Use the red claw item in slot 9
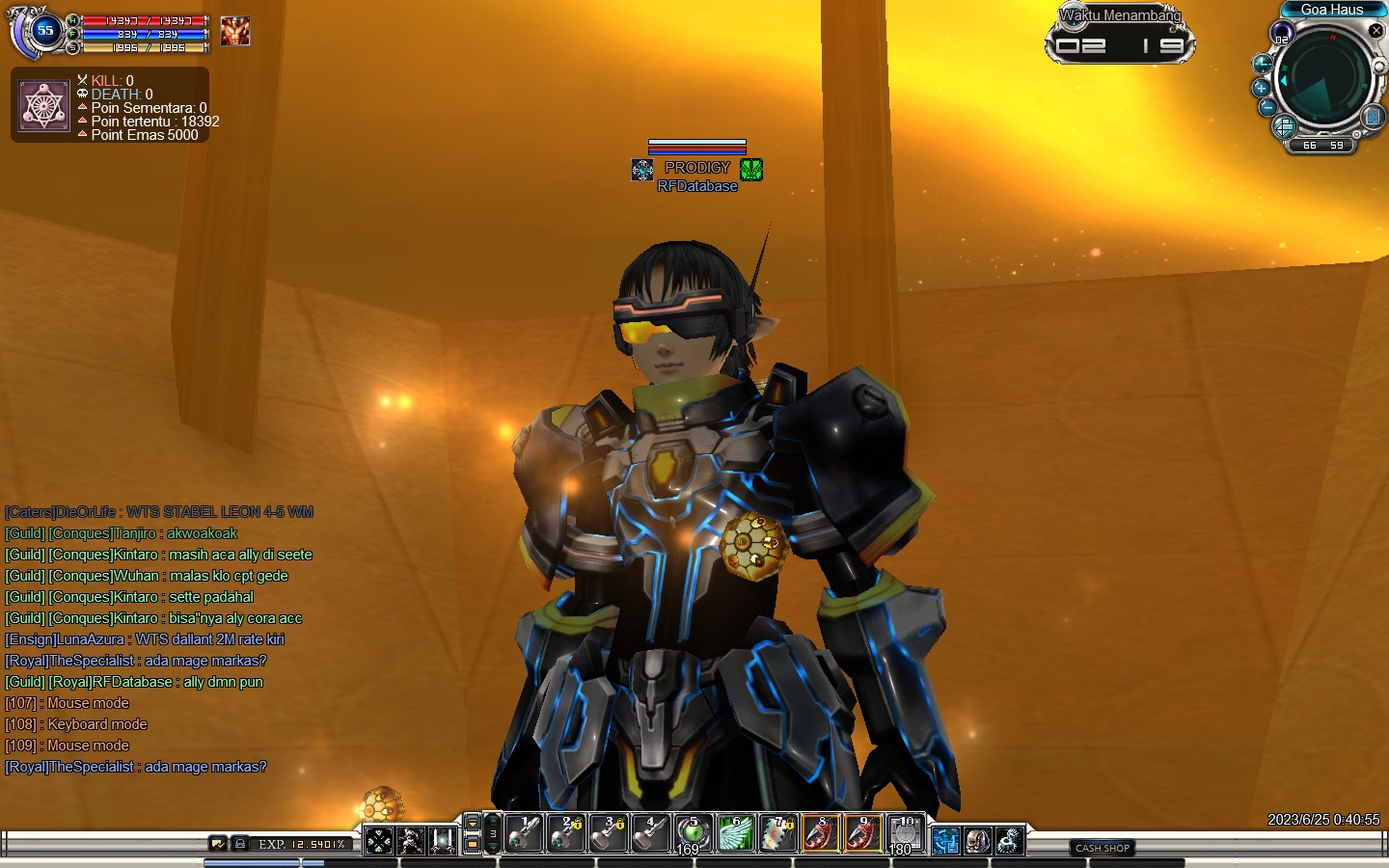This screenshot has height=868, width=1389. tap(862, 834)
